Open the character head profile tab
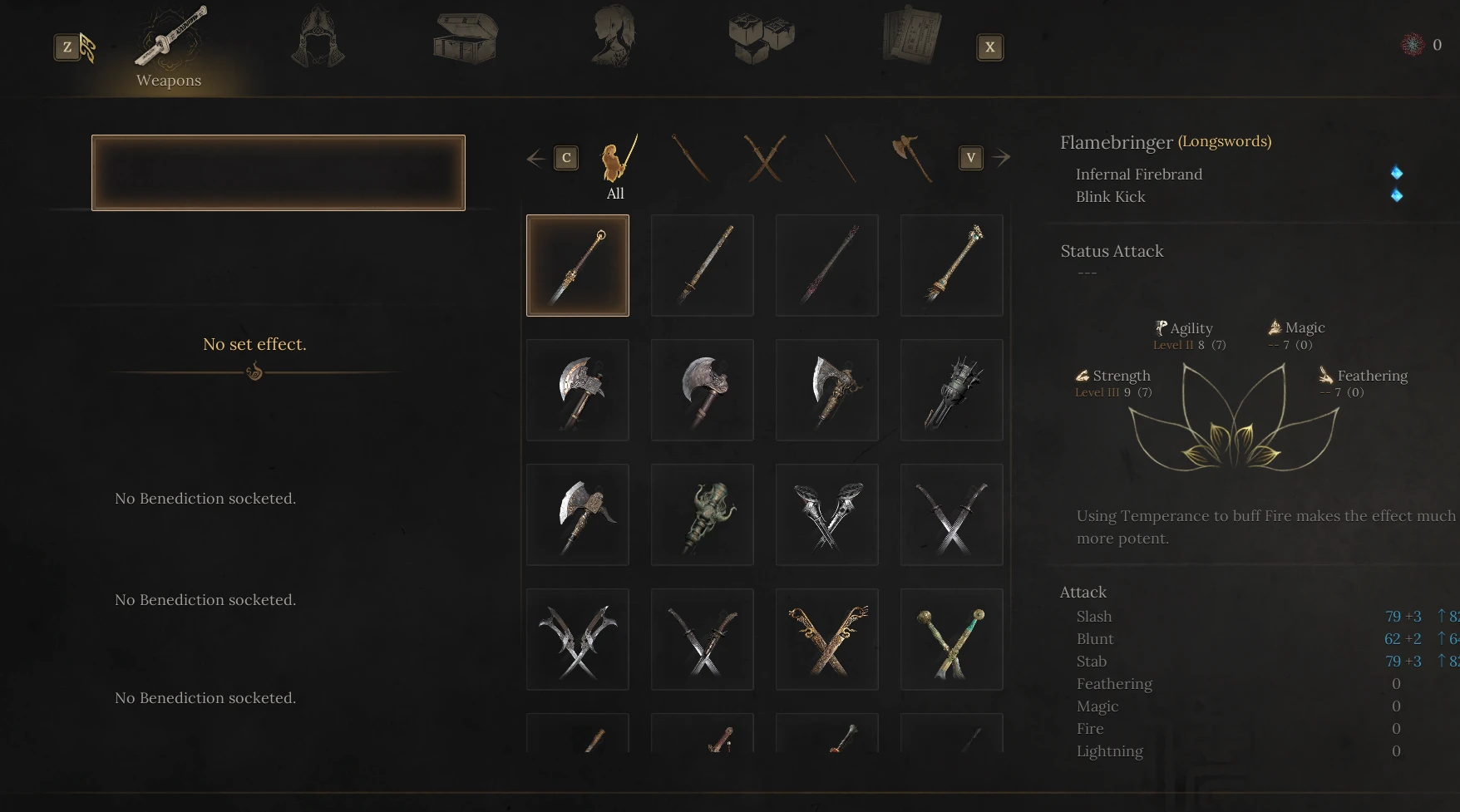Viewport: 1460px width, 812px height. click(x=614, y=37)
